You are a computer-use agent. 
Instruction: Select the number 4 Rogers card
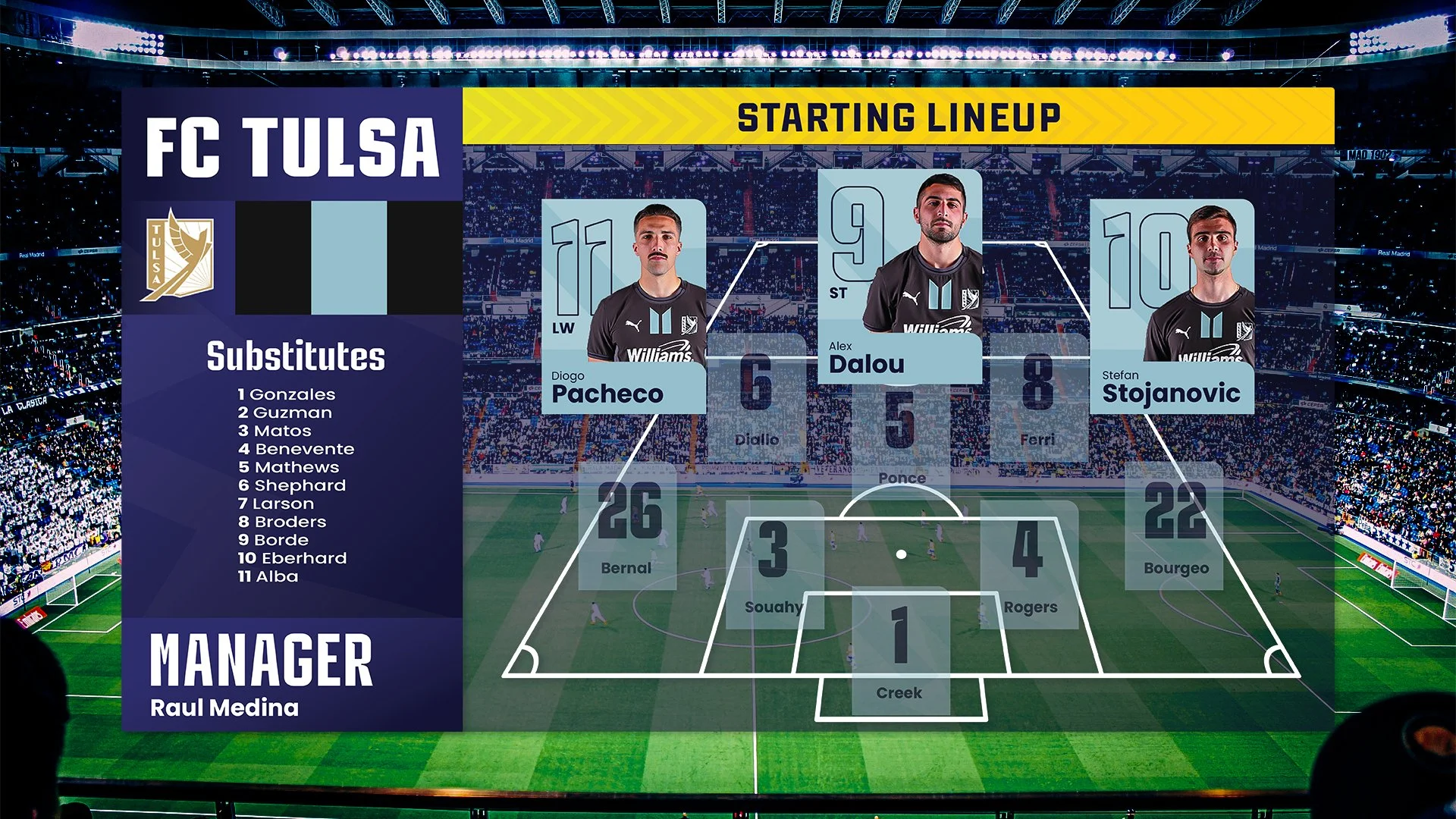coord(1029,564)
